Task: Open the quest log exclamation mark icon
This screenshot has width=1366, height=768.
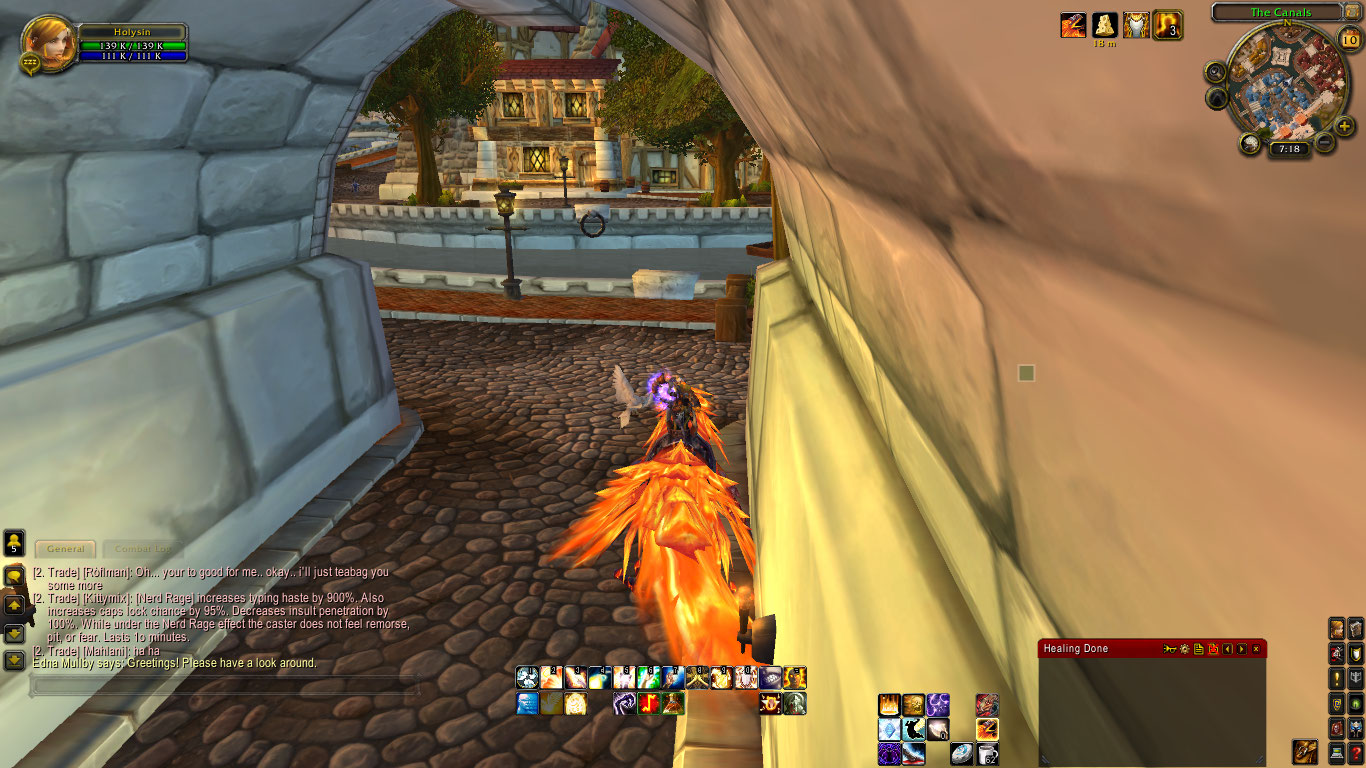Action: 1336,678
